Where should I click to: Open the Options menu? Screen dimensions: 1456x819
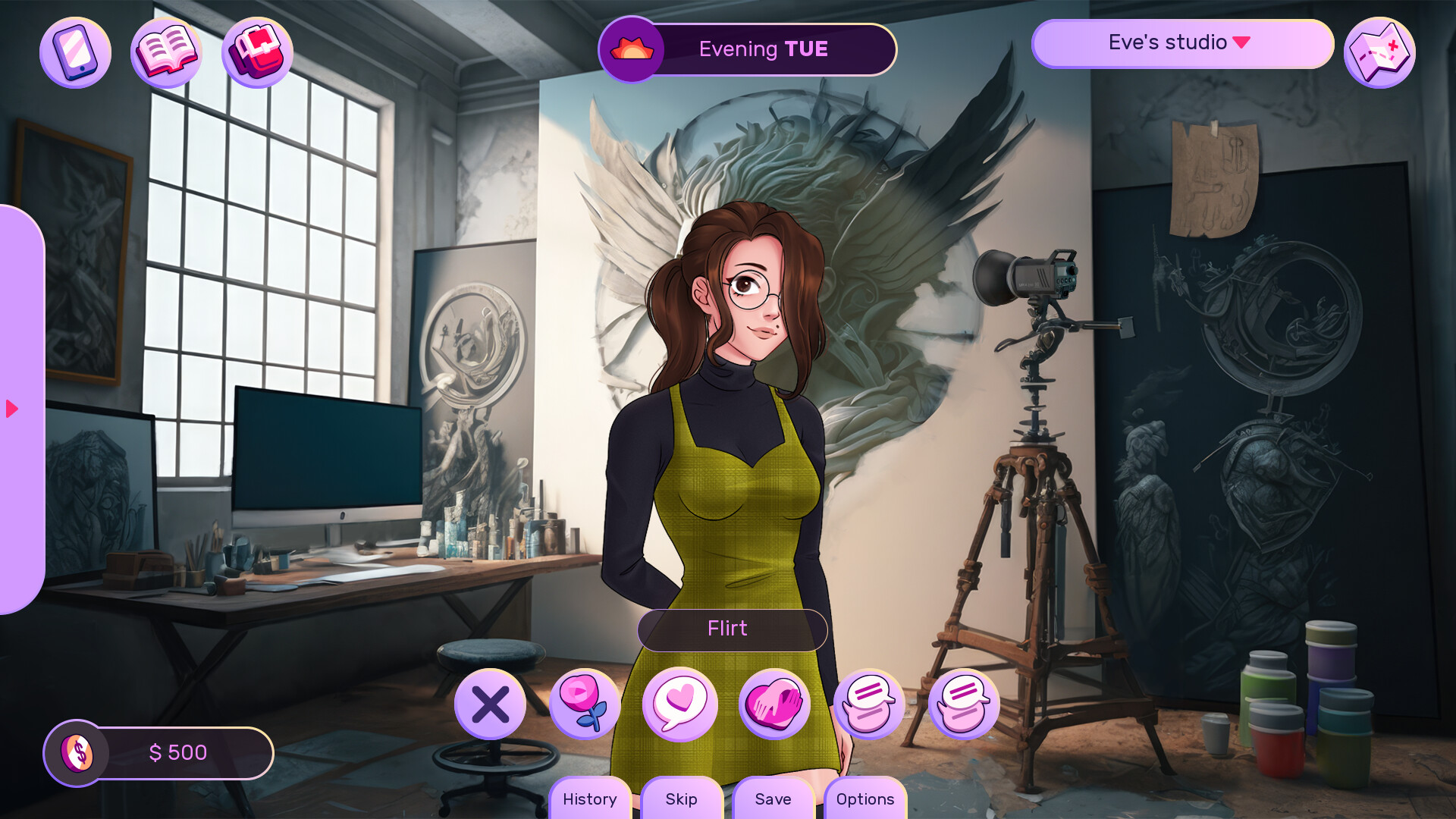pyautogui.click(x=865, y=799)
